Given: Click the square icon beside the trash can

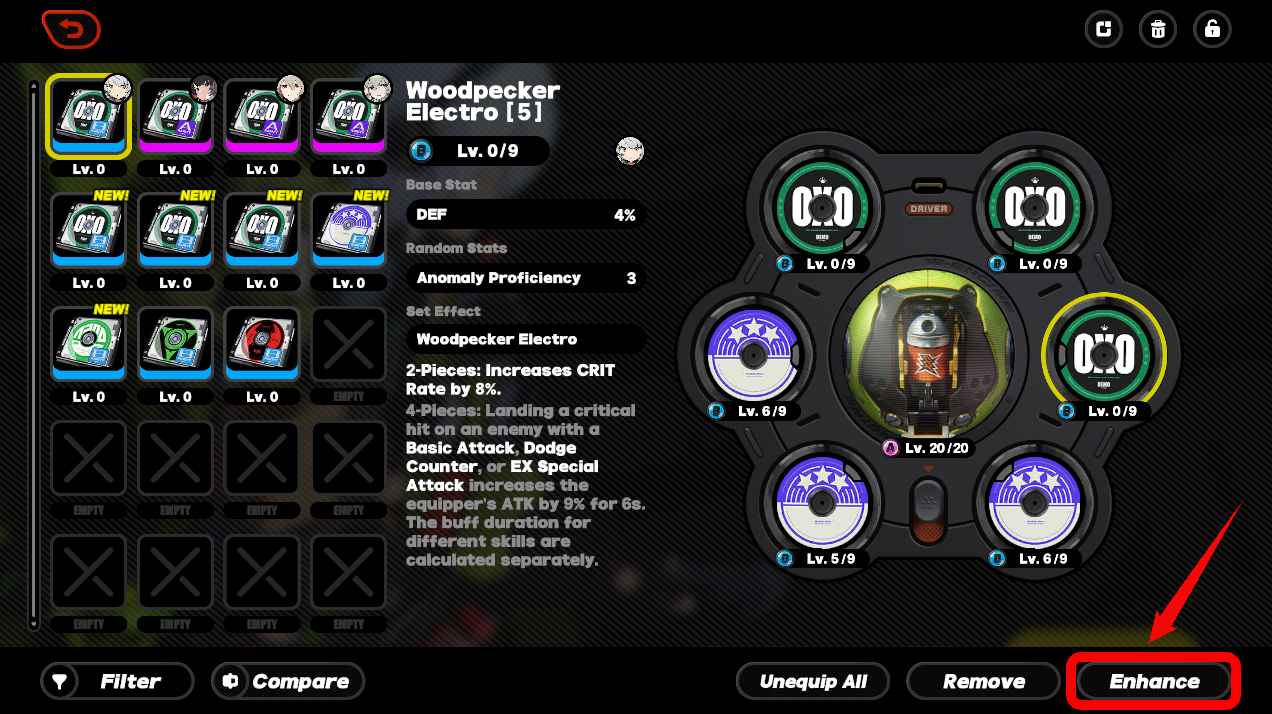Looking at the screenshot, I should (x=1104, y=29).
